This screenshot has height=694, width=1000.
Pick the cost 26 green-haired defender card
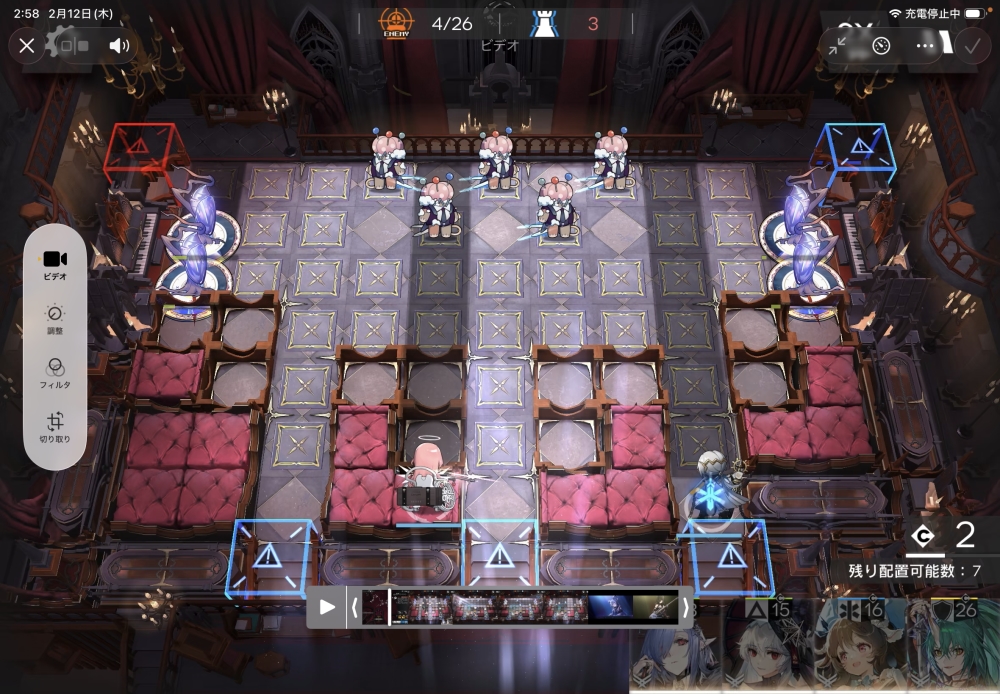tap(951, 648)
